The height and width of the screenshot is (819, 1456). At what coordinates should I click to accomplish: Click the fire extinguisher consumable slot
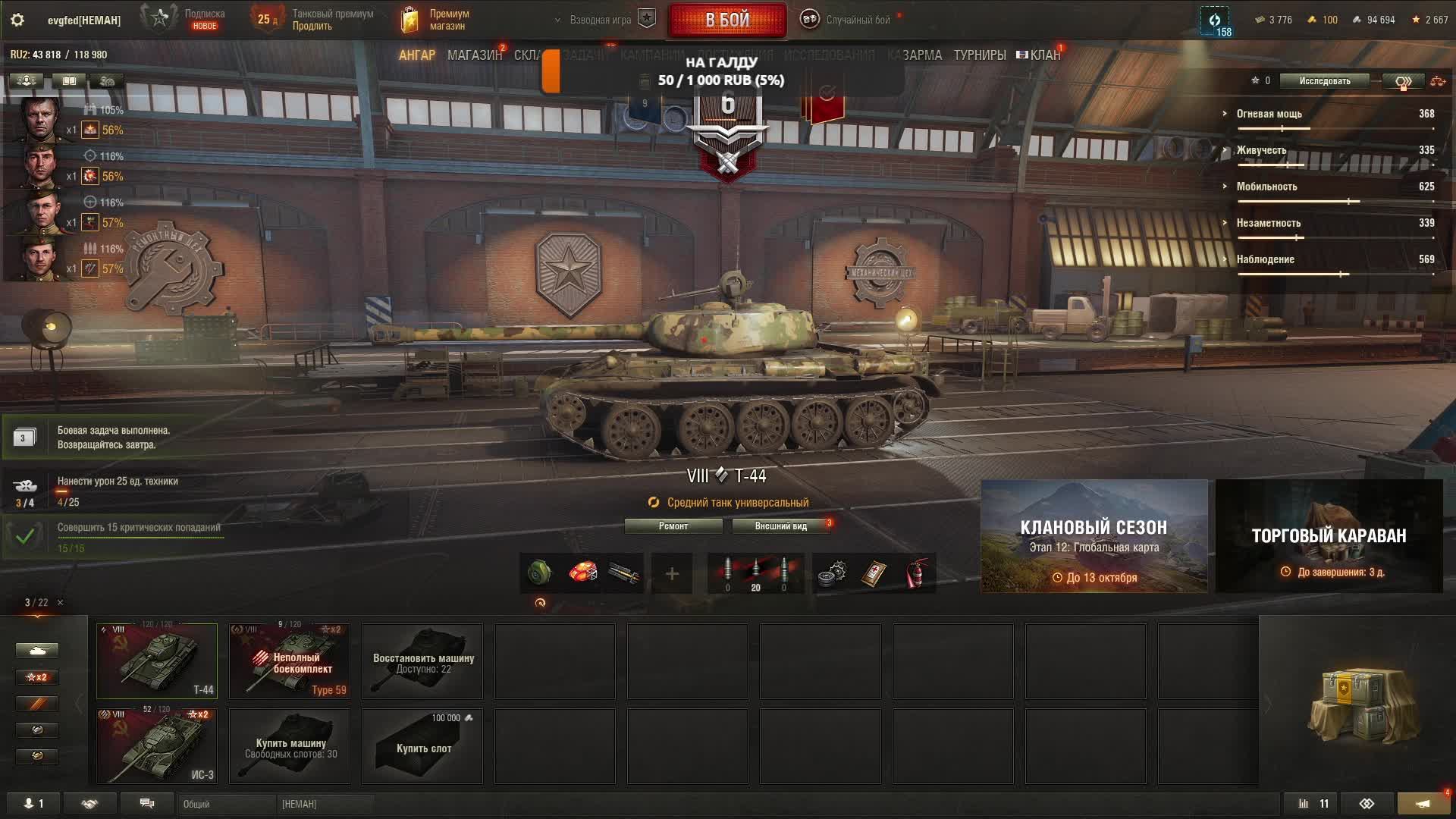[x=916, y=573]
